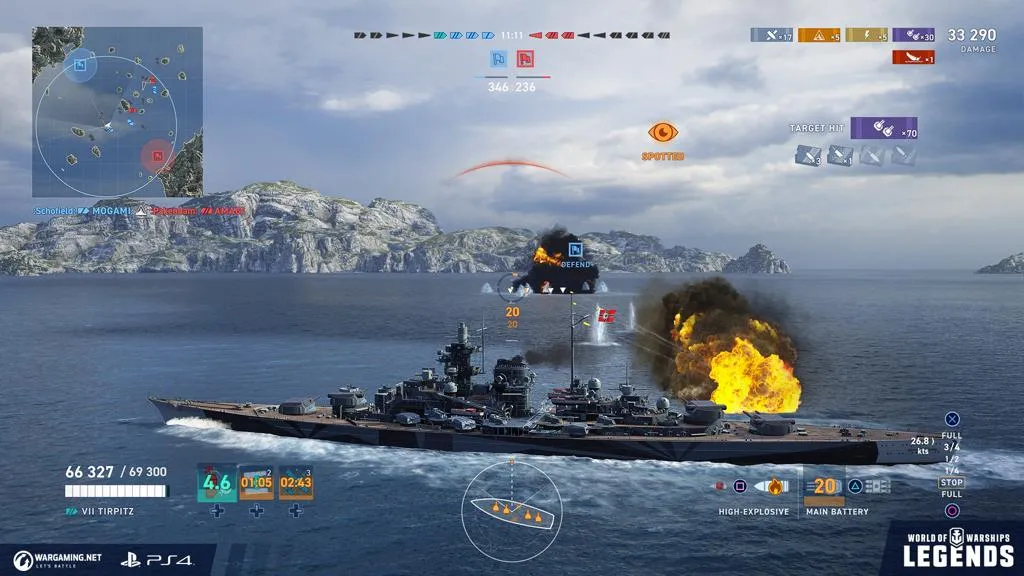Viewport: 1024px width, 576px height.
Task: Switch to the torpedo launcher icon
Action: click(877, 487)
